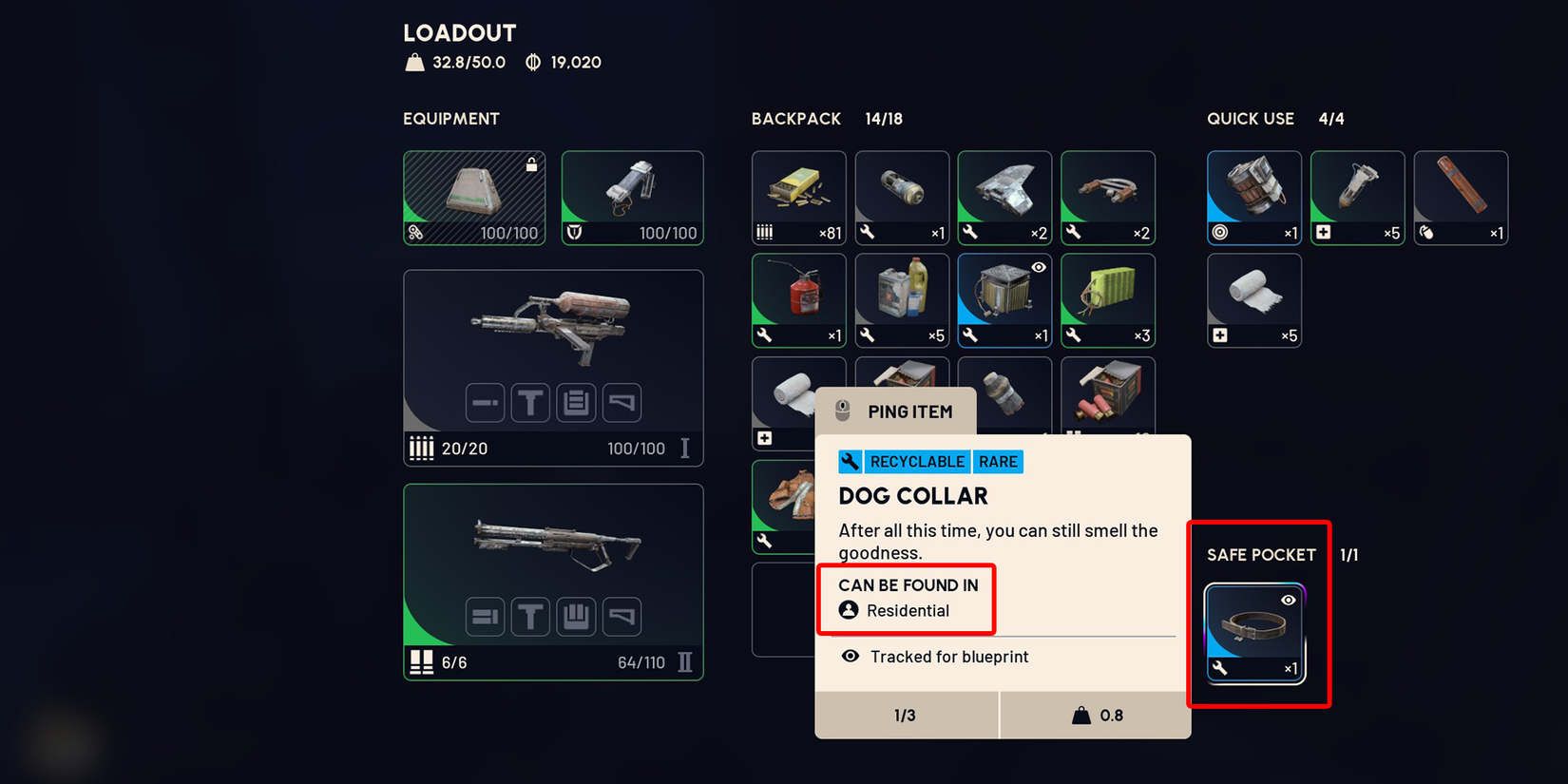Viewport: 1568px width, 784px height.
Task: Open the T attachment slot on the shotgun
Action: [530, 616]
